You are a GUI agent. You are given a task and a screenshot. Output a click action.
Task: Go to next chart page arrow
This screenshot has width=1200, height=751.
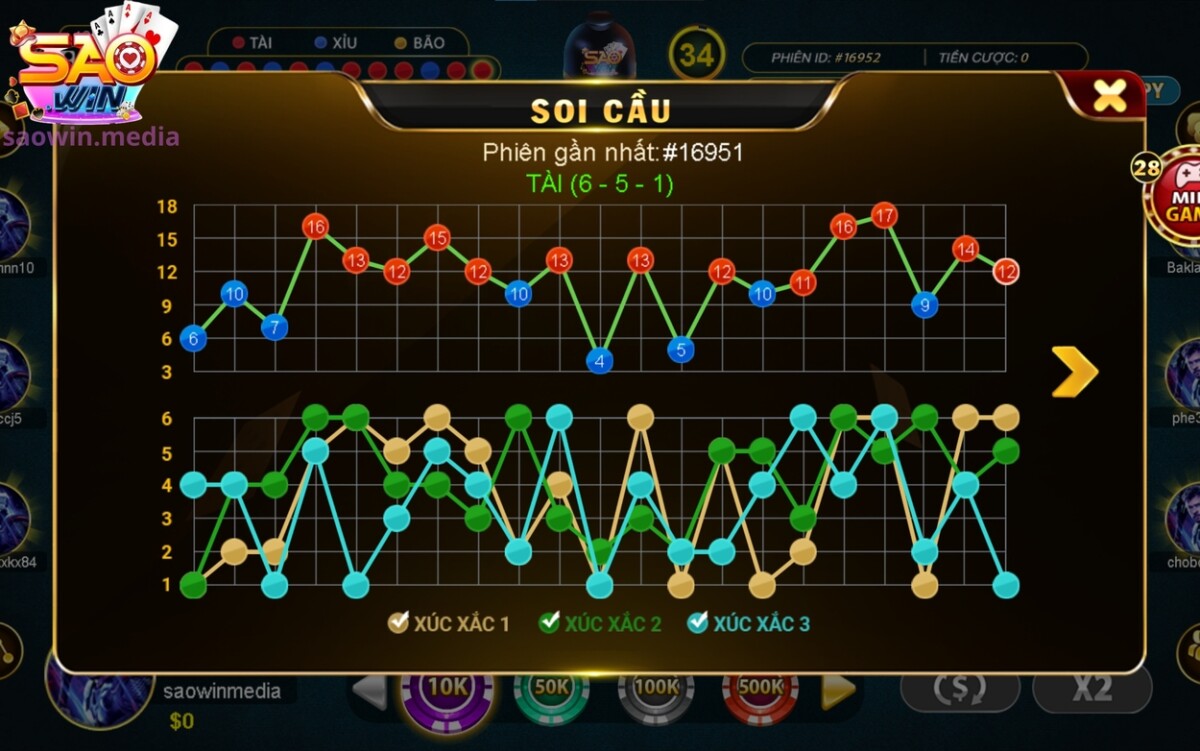click(1074, 372)
